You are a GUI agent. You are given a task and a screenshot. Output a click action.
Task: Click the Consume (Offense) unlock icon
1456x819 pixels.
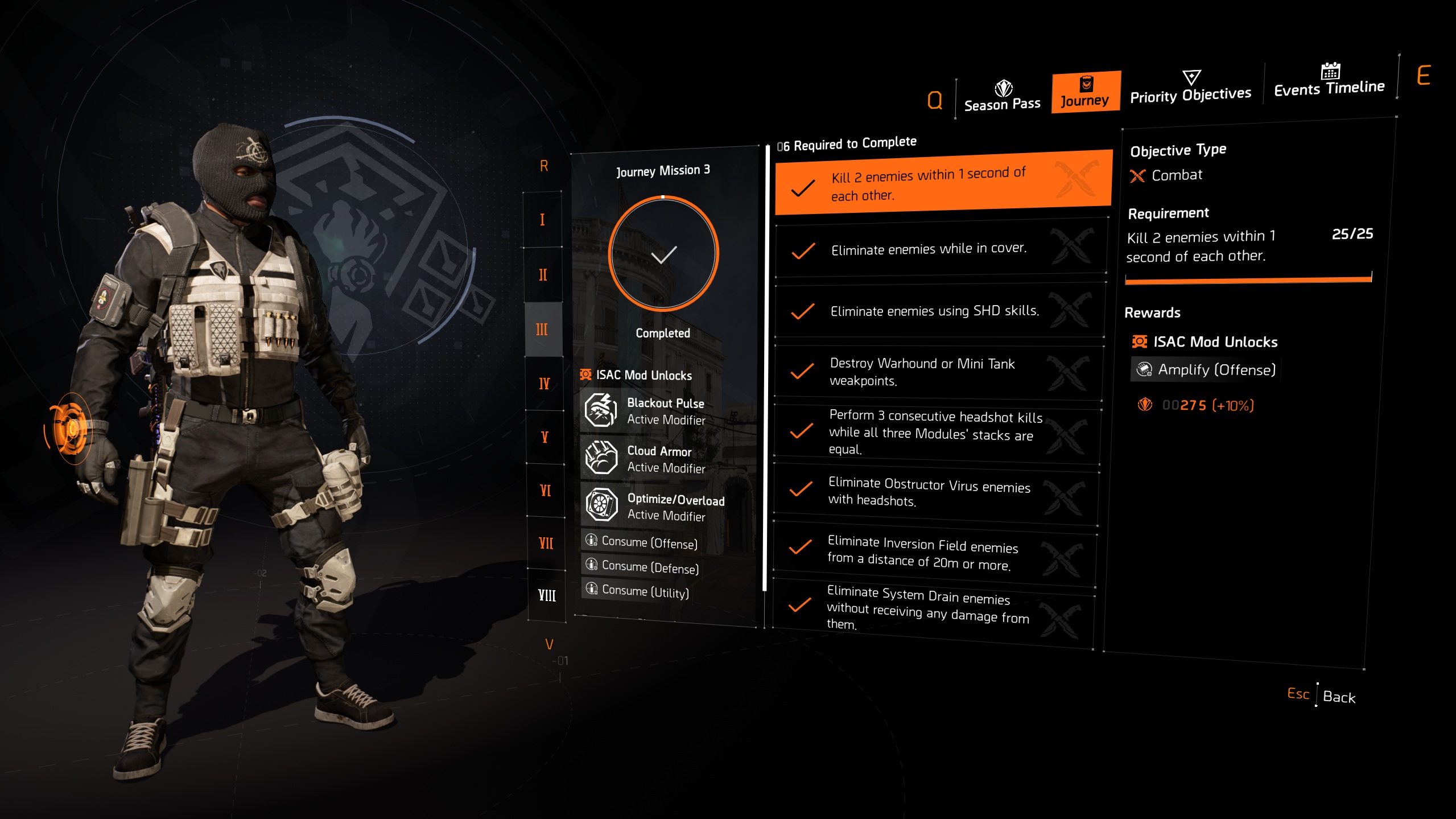click(x=592, y=542)
